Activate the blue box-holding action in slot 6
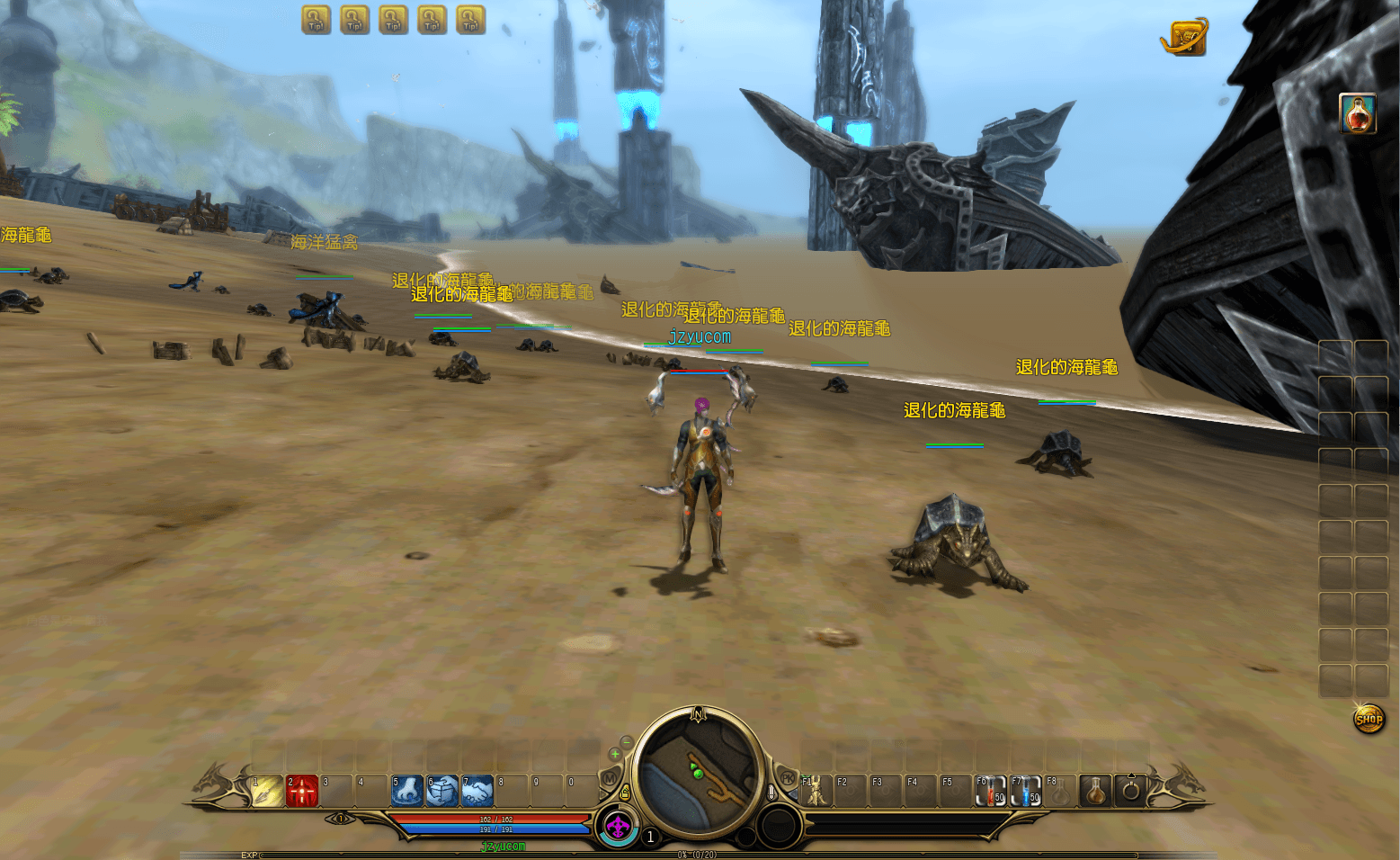 [x=442, y=792]
